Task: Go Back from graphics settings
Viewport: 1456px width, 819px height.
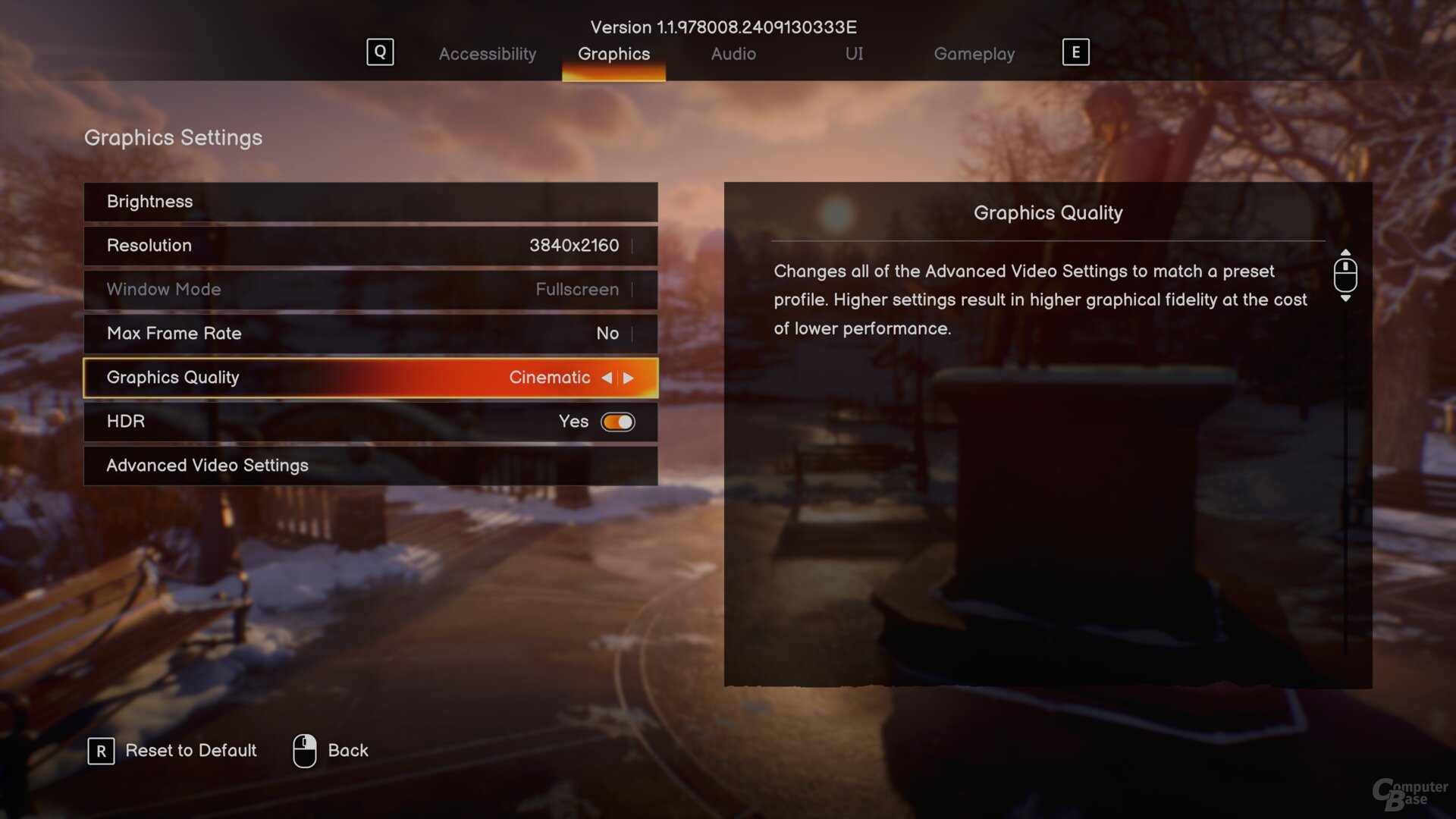Action: point(331,751)
